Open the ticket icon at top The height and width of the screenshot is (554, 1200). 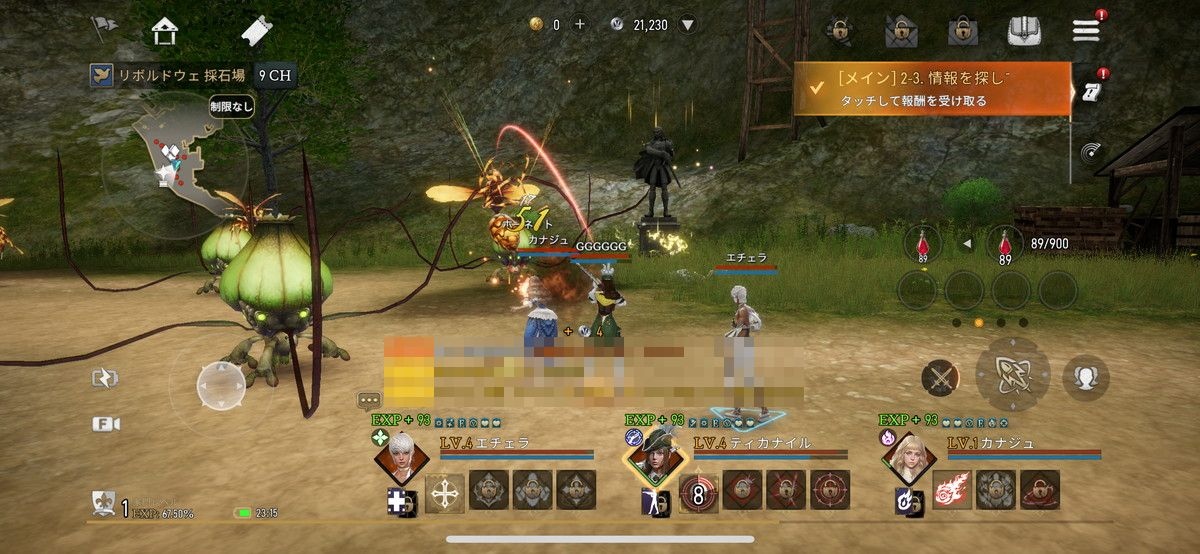pos(256,31)
